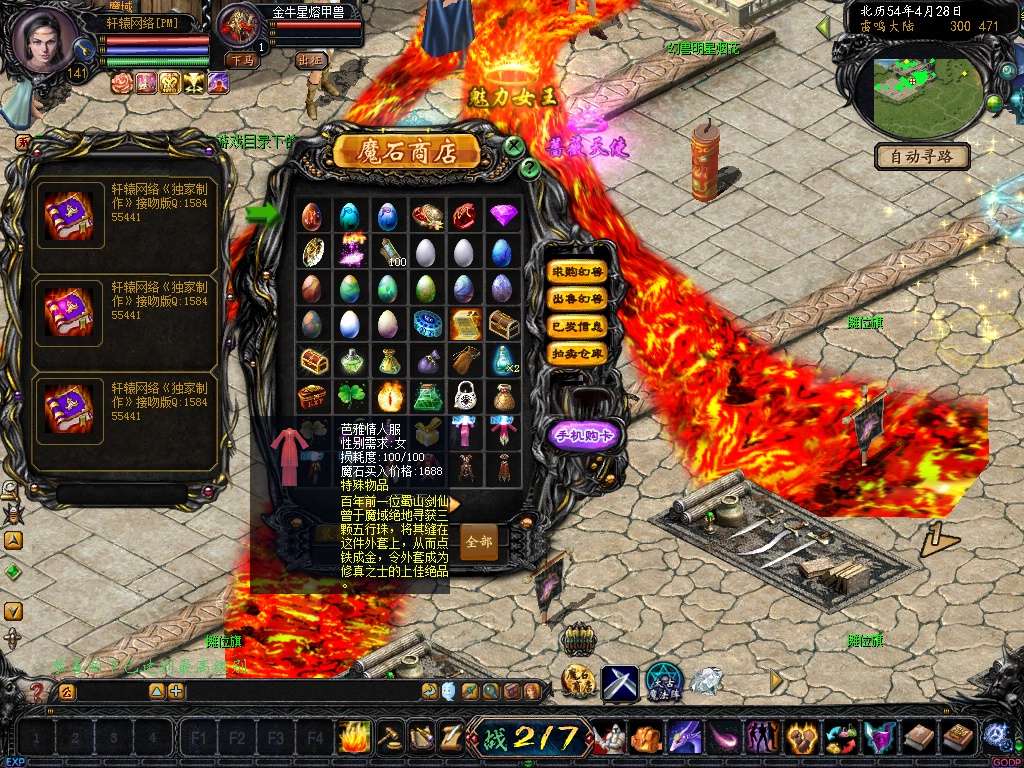Activate the flame skill on the hotbar

(x=354, y=738)
